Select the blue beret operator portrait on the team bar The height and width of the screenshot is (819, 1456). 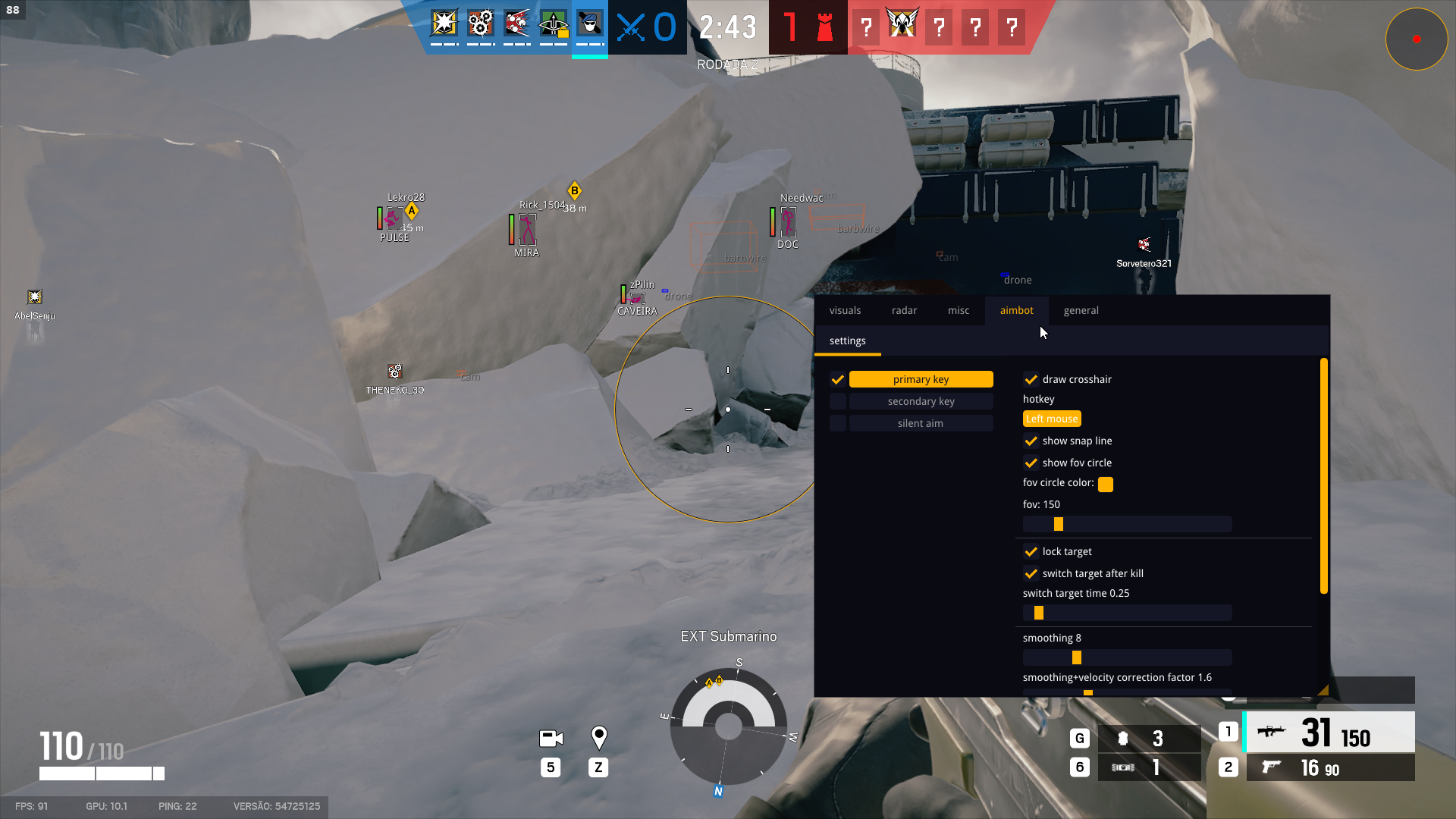click(x=591, y=25)
